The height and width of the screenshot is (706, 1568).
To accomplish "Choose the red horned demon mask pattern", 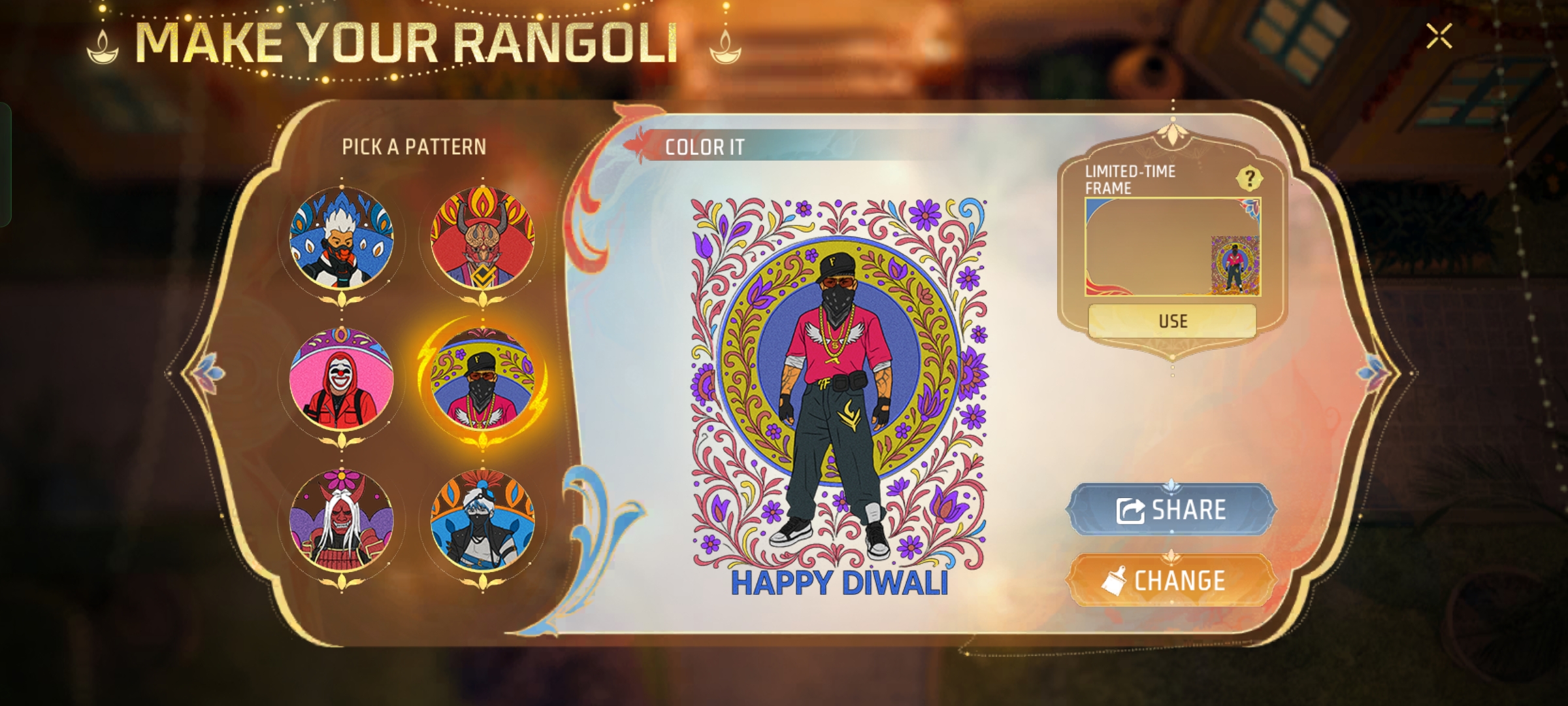I will point(483,238).
